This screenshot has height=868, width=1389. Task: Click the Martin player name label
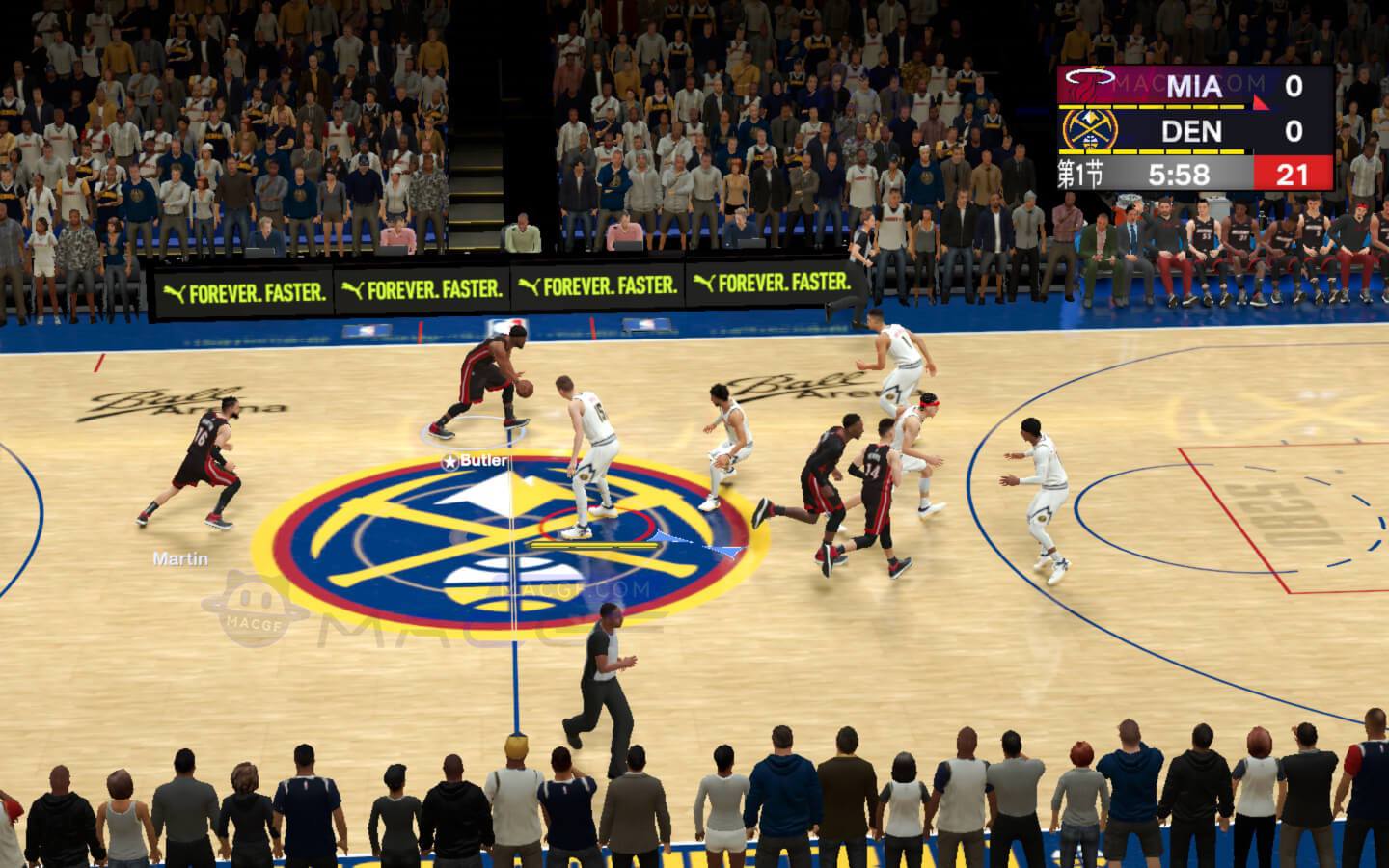(x=180, y=557)
